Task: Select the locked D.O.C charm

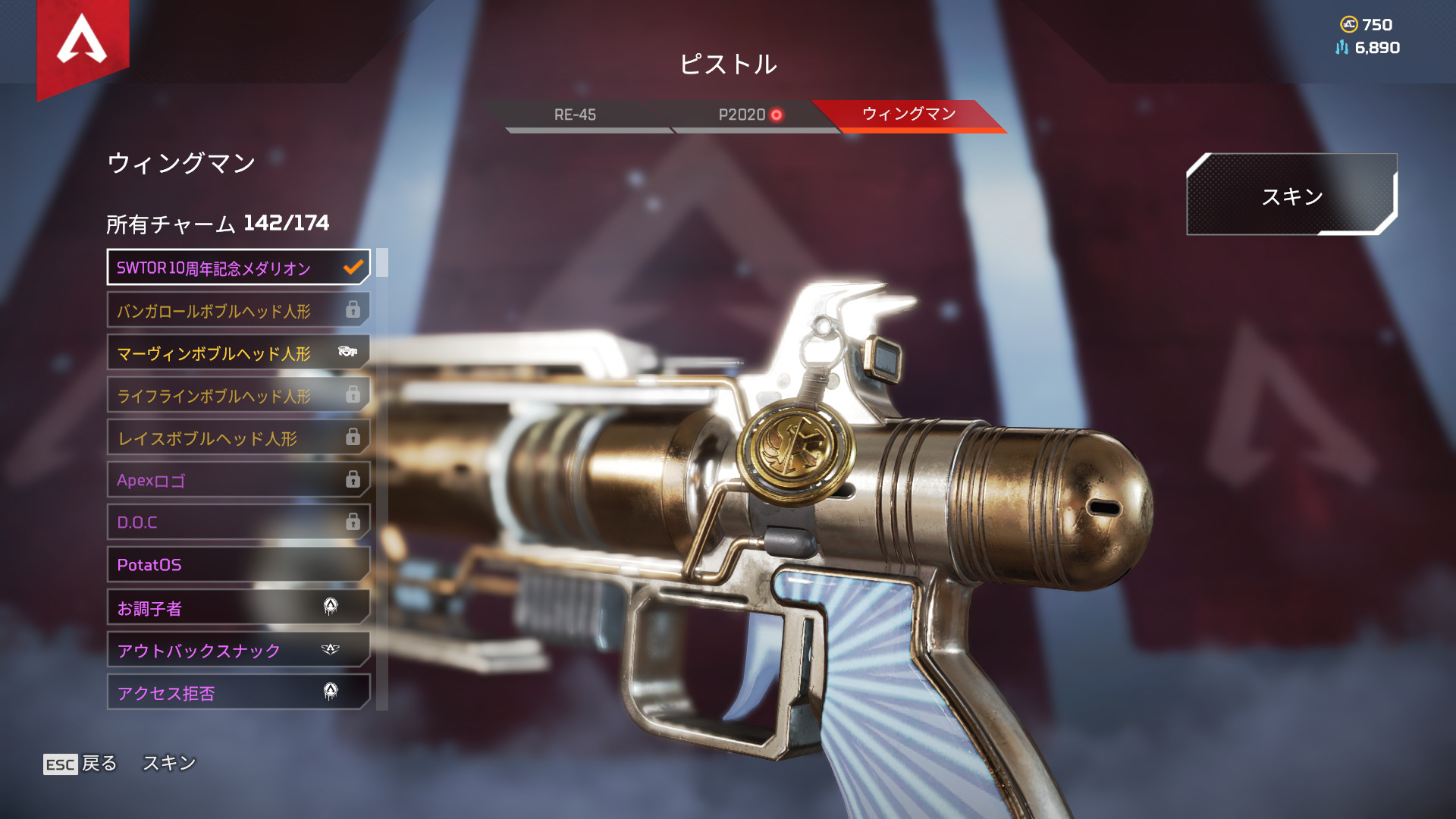Action: [238, 522]
